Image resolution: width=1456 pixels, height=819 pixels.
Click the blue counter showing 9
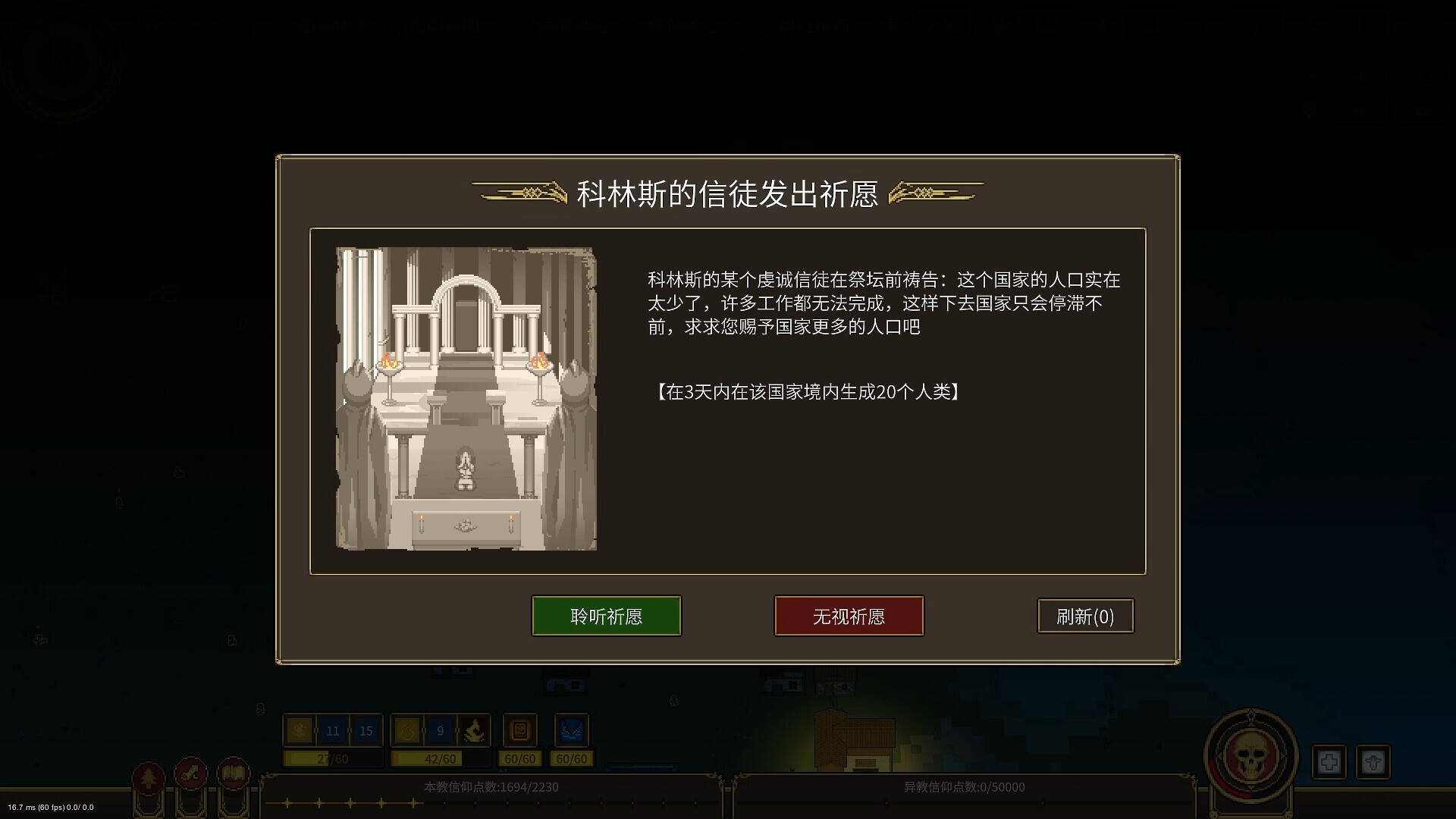[440, 730]
